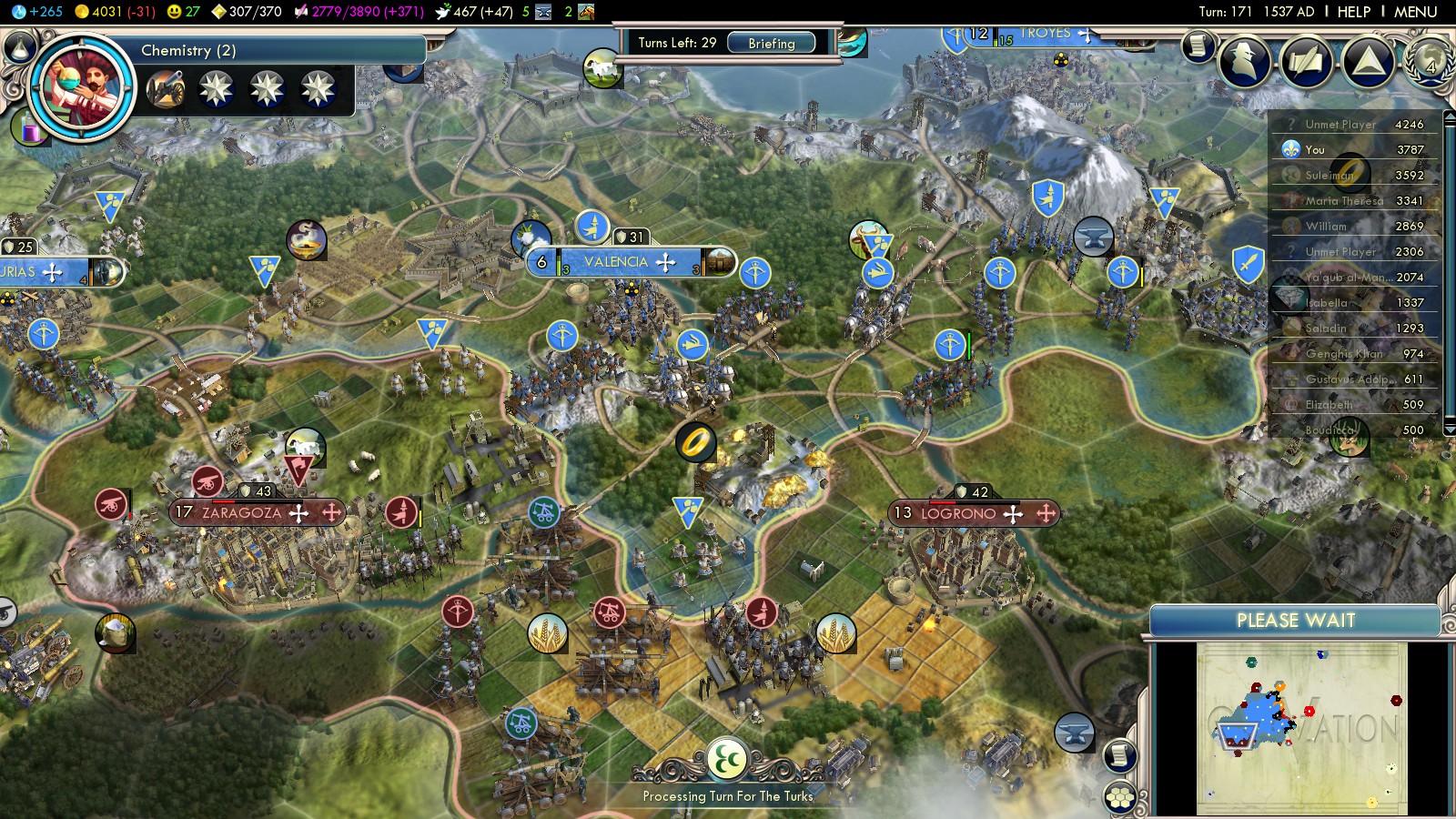Image resolution: width=1456 pixels, height=819 pixels.
Task: Show the notification log scroll at top
Action: pos(1198,45)
